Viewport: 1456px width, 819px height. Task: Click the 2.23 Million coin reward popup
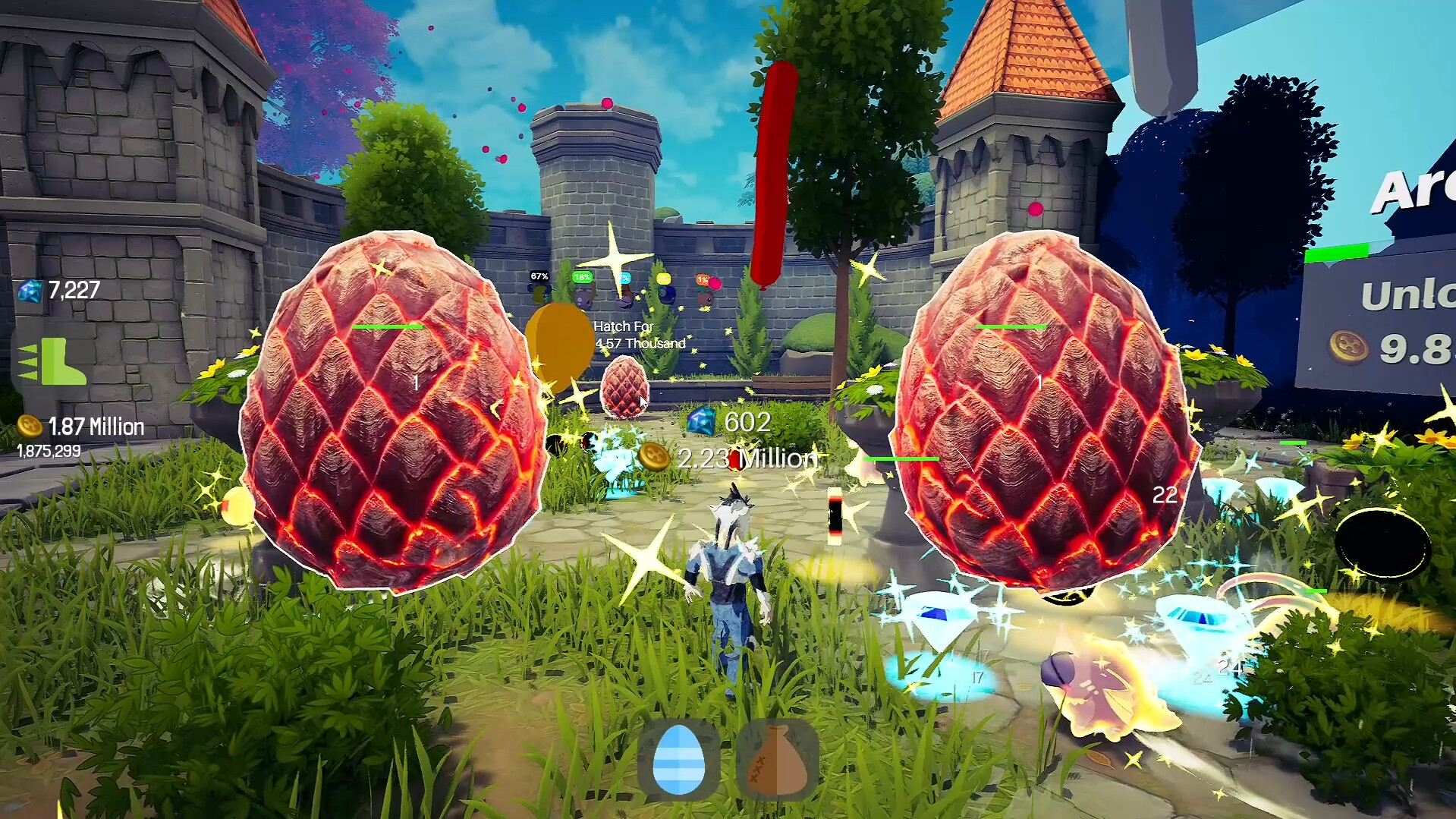point(747,458)
